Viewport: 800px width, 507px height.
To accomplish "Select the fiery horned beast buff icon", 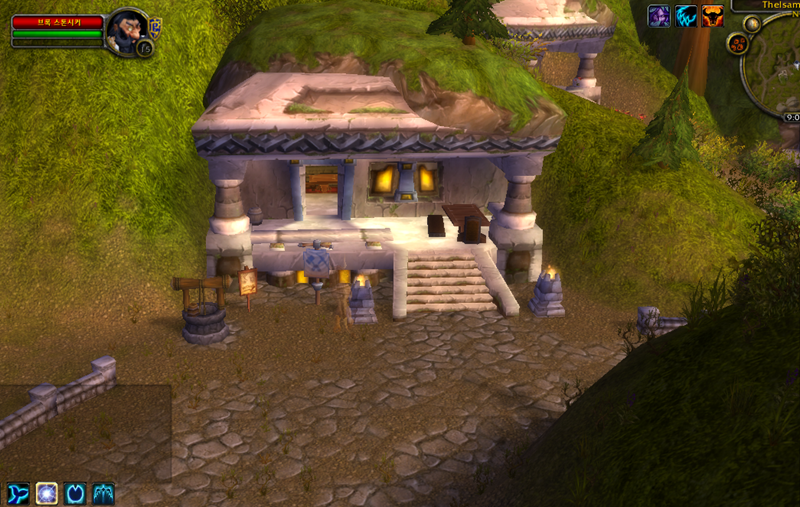I will (712, 16).
